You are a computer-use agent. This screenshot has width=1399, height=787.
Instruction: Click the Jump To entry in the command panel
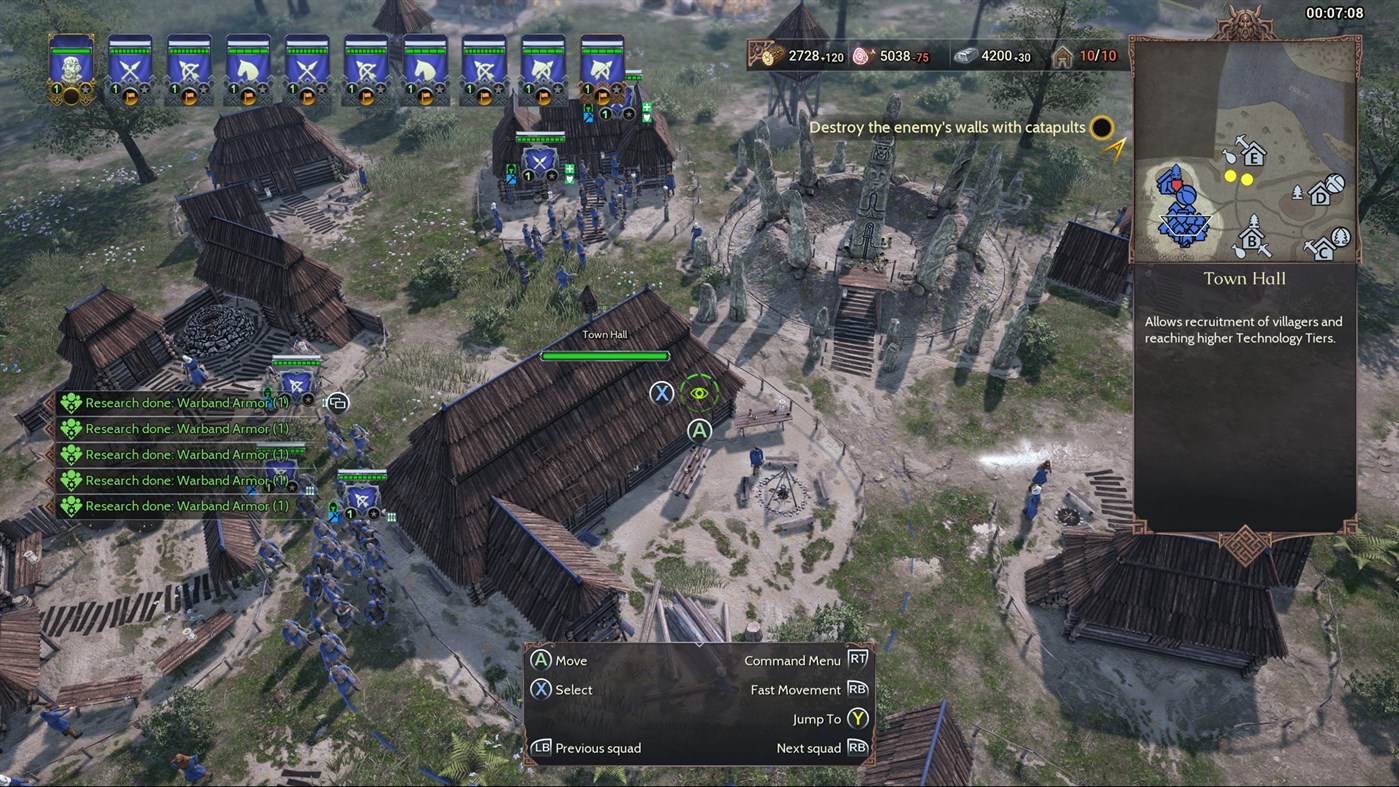(818, 718)
